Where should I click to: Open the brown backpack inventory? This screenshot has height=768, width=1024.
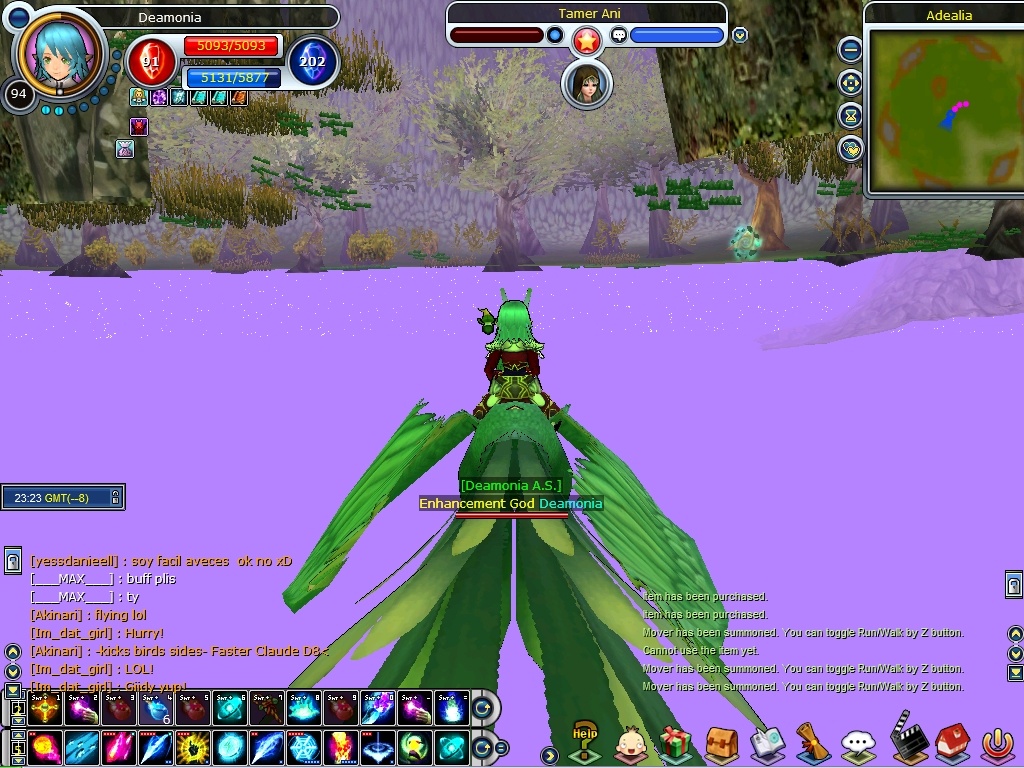point(721,743)
